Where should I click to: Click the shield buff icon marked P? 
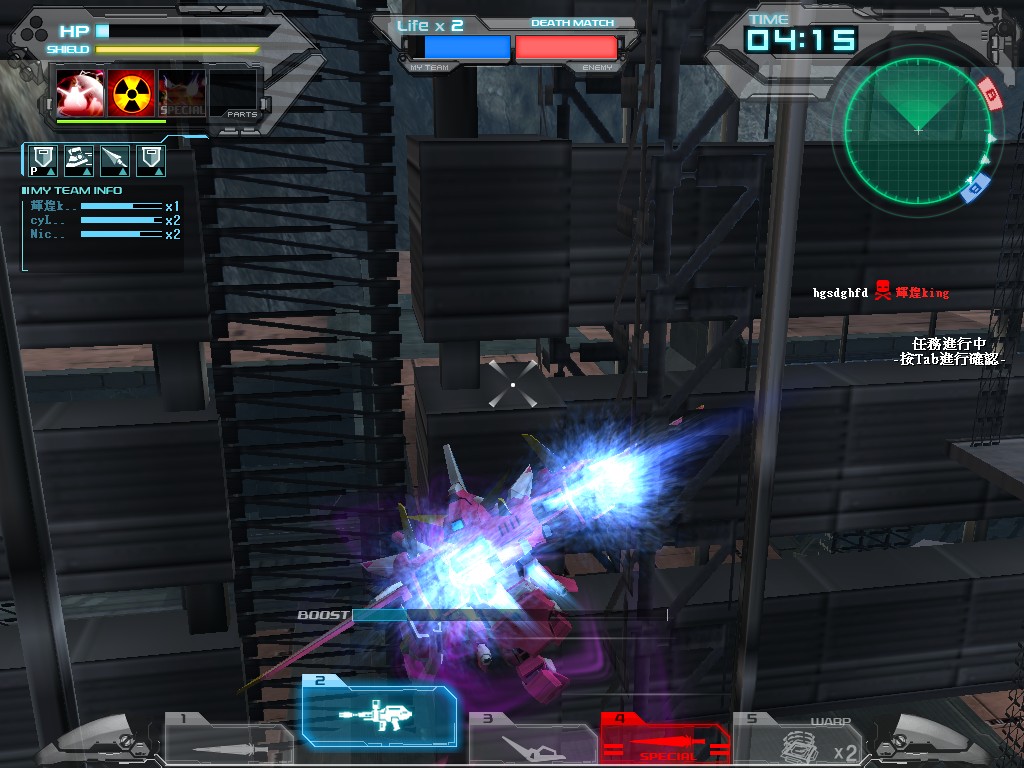[40, 159]
